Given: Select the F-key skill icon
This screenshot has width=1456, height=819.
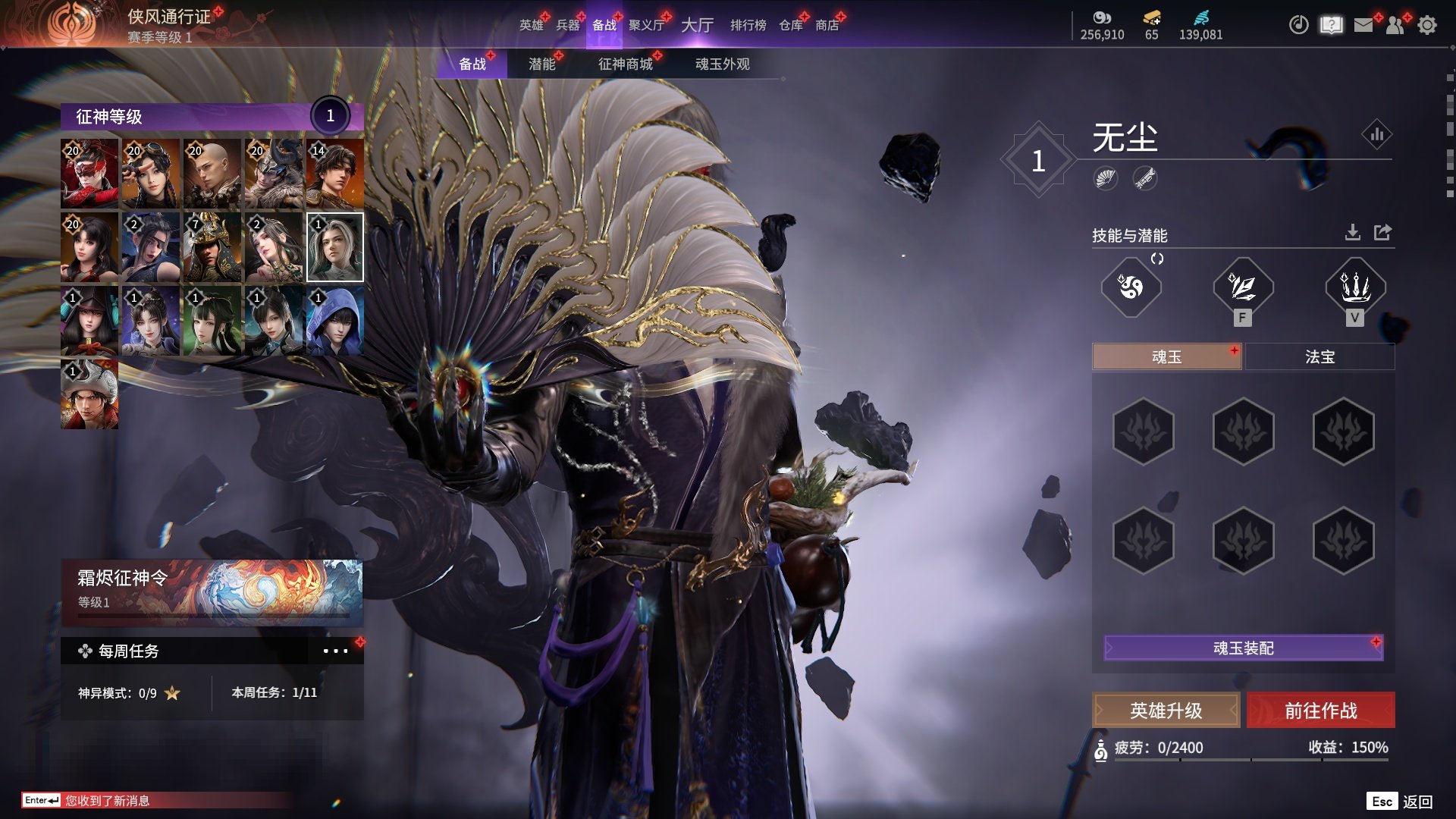Looking at the screenshot, I should [1242, 287].
